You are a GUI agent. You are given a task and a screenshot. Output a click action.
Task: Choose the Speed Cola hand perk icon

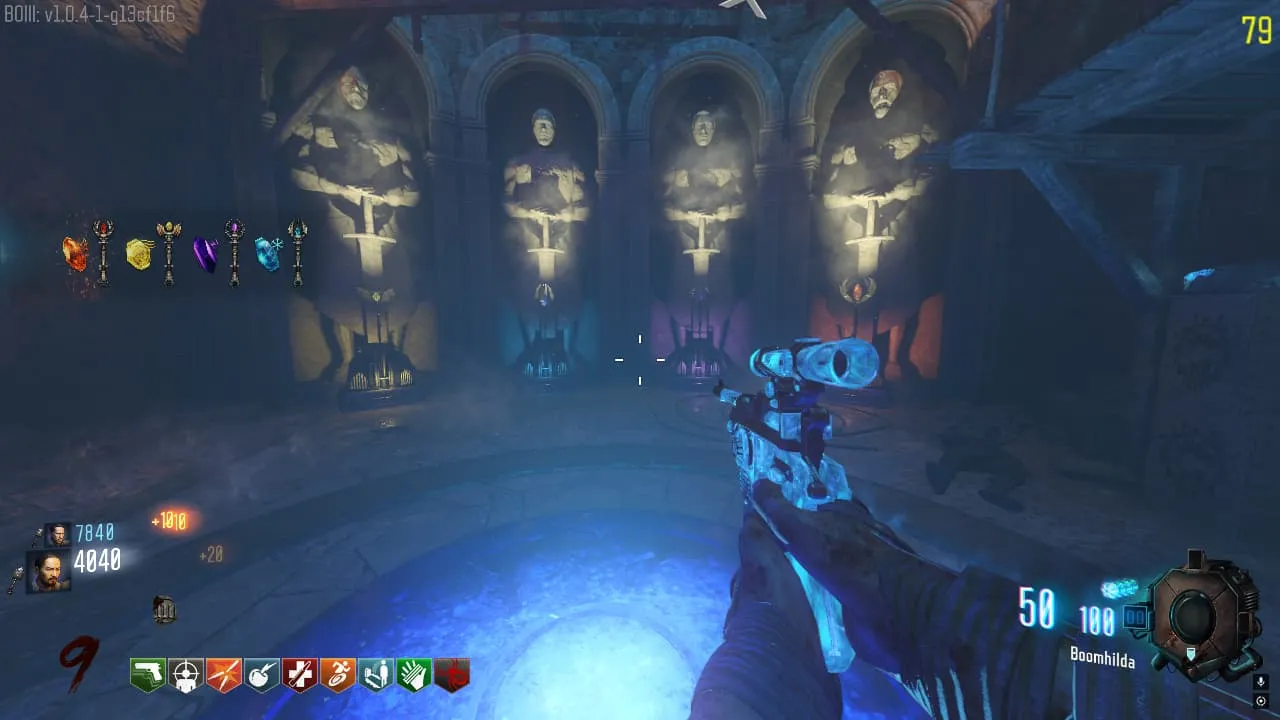coord(414,675)
